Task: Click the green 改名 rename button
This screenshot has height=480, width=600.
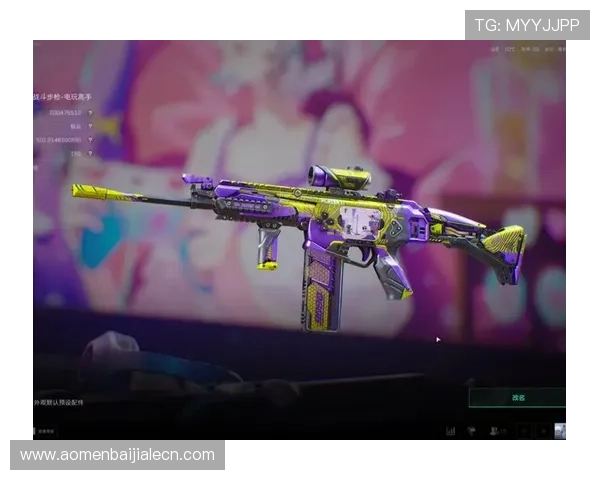Action: click(x=518, y=397)
